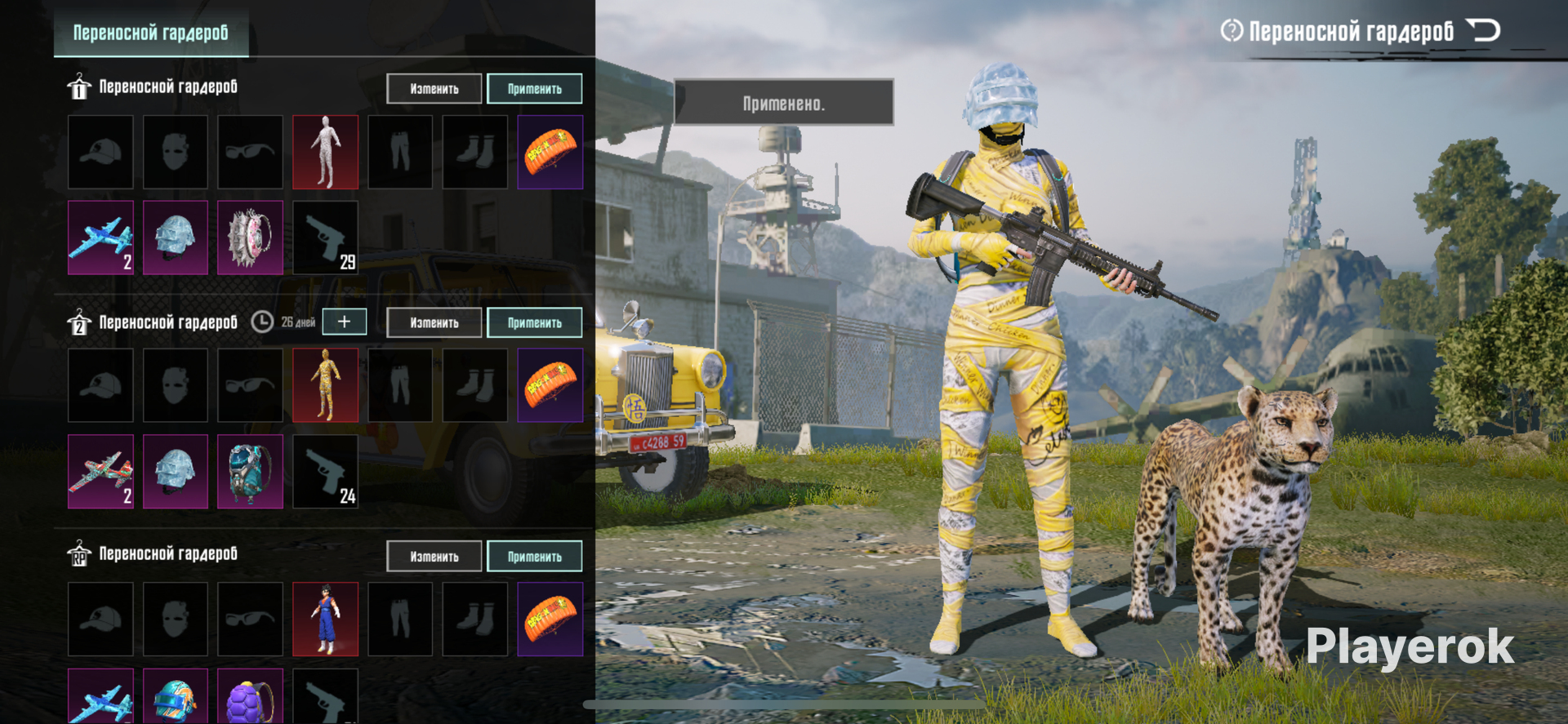Select the purple turtle-shell backpack slot
The width and height of the screenshot is (1568, 724).
point(250,698)
